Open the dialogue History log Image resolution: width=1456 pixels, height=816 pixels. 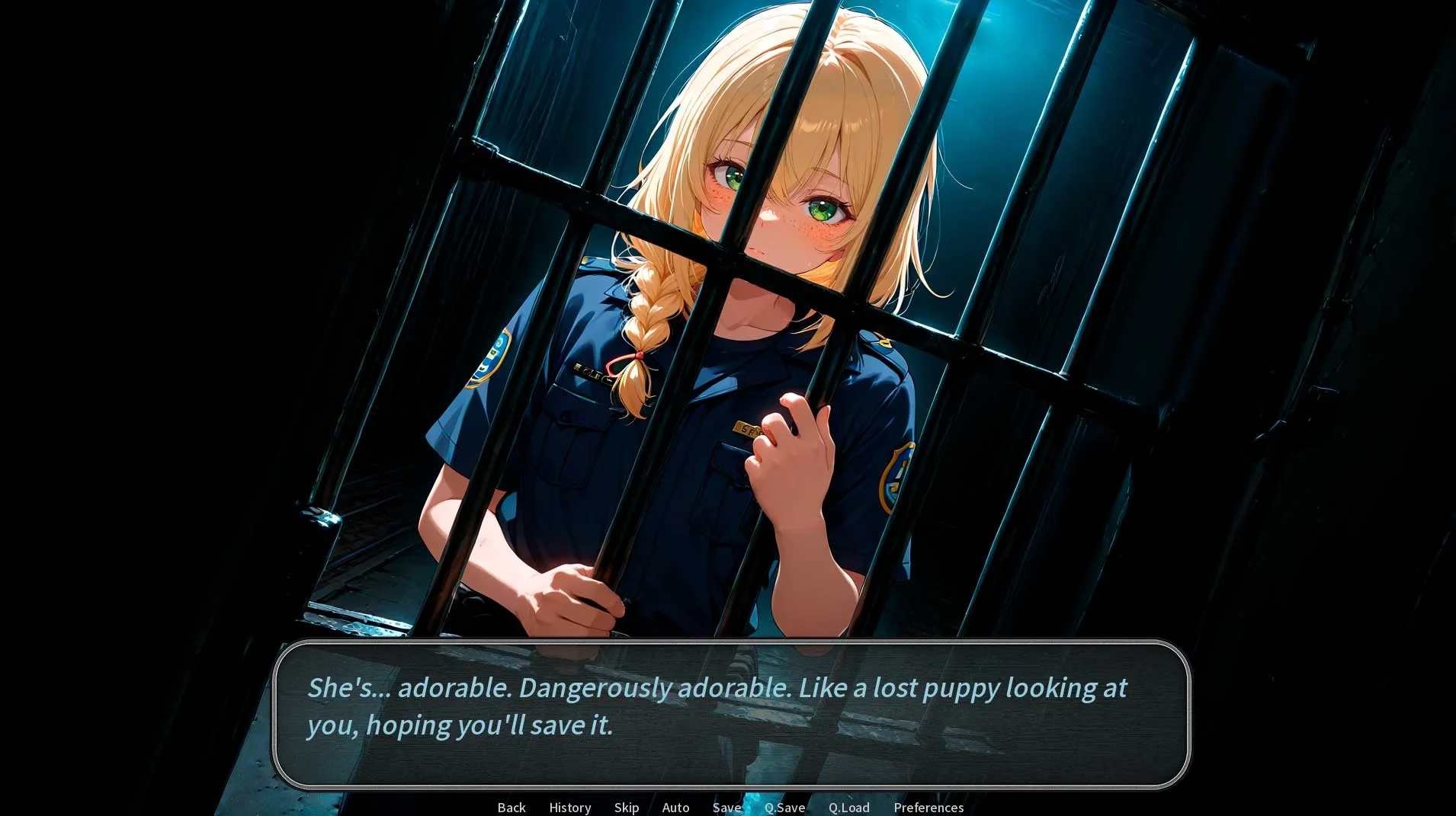point(570,807)
